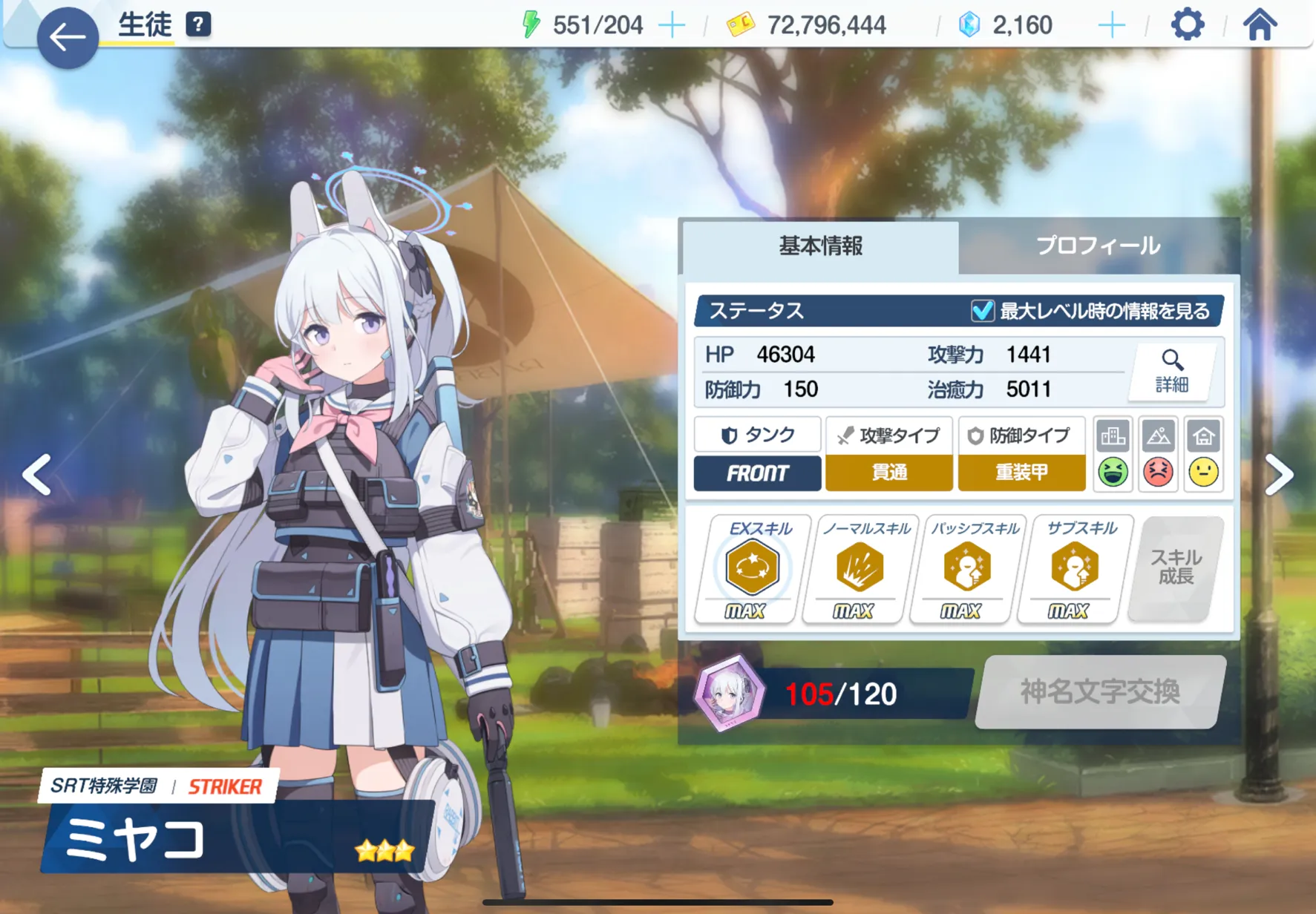The height and width of the screenshot is (914, 1316).
Task: Add more energy with the plus button
Action: click(672, 25)
